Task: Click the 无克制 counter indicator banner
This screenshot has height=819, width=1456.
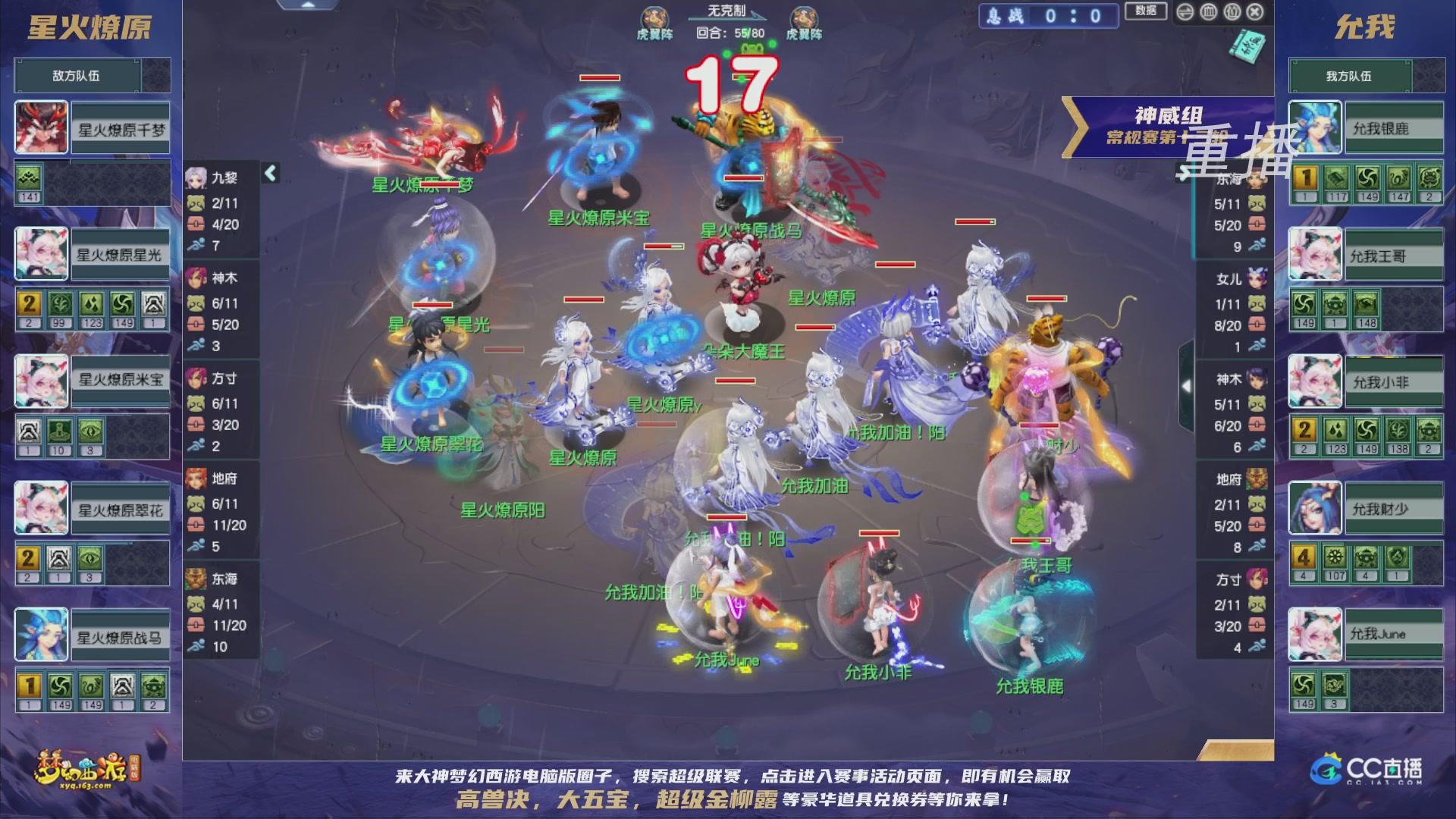Action: 725,9
